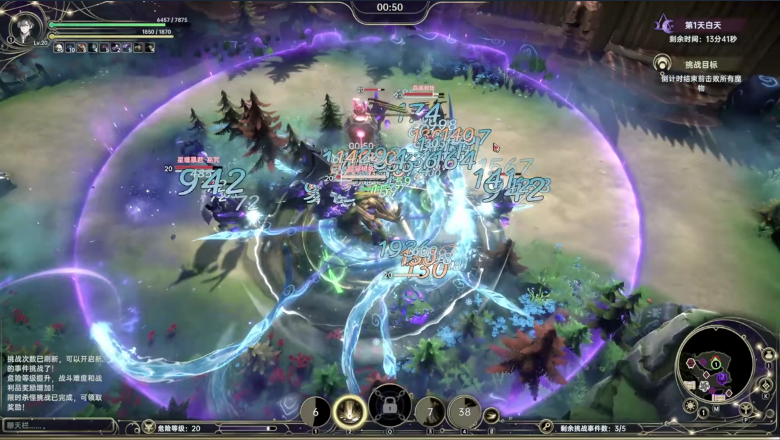Trigger the skill showing cooldown 6
Image resolution: width=780 pixels, height=440 pixels.
pos(315,411)
